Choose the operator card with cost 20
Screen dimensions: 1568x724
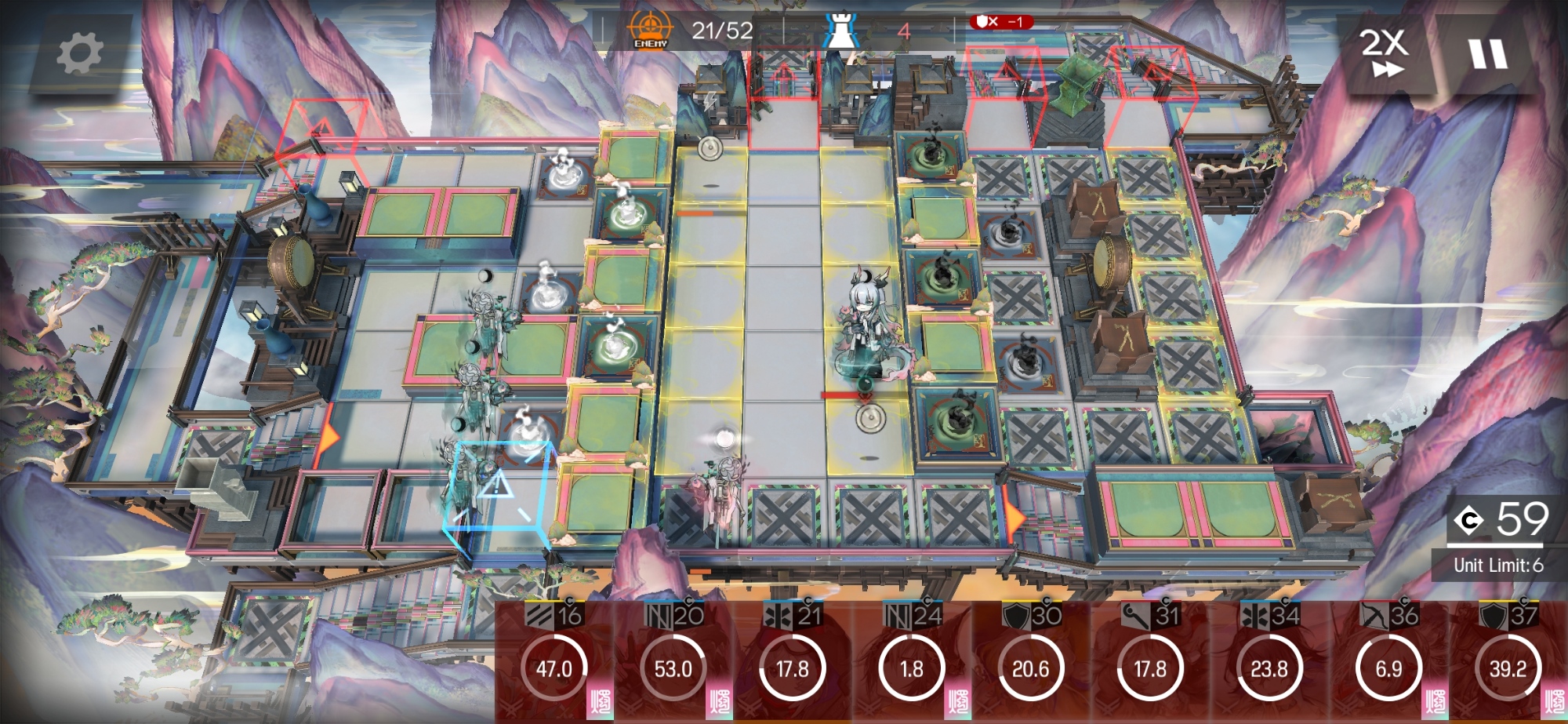(x=673, y=663)
